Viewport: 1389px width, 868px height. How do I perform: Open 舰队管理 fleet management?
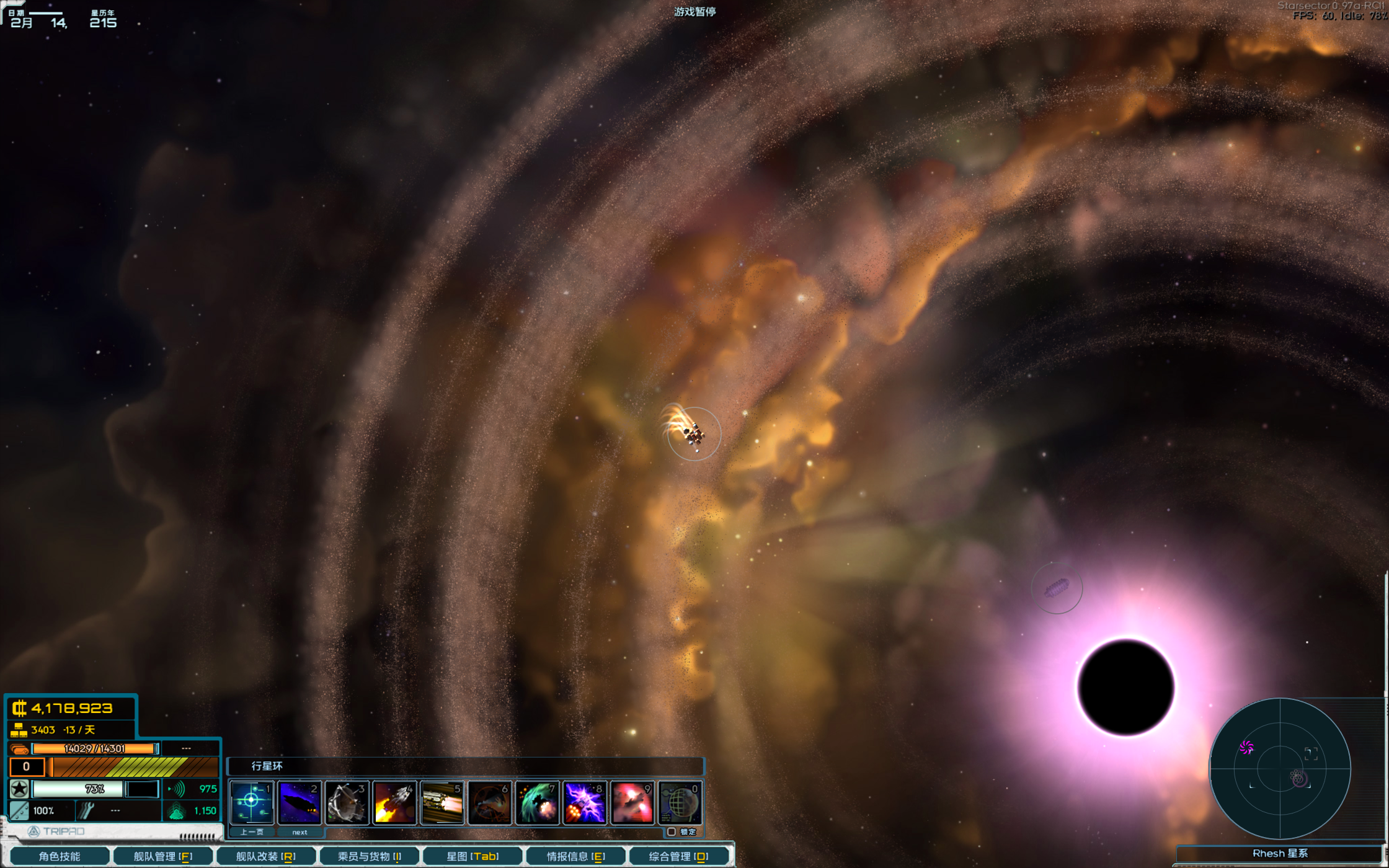(x=163, y=856)
